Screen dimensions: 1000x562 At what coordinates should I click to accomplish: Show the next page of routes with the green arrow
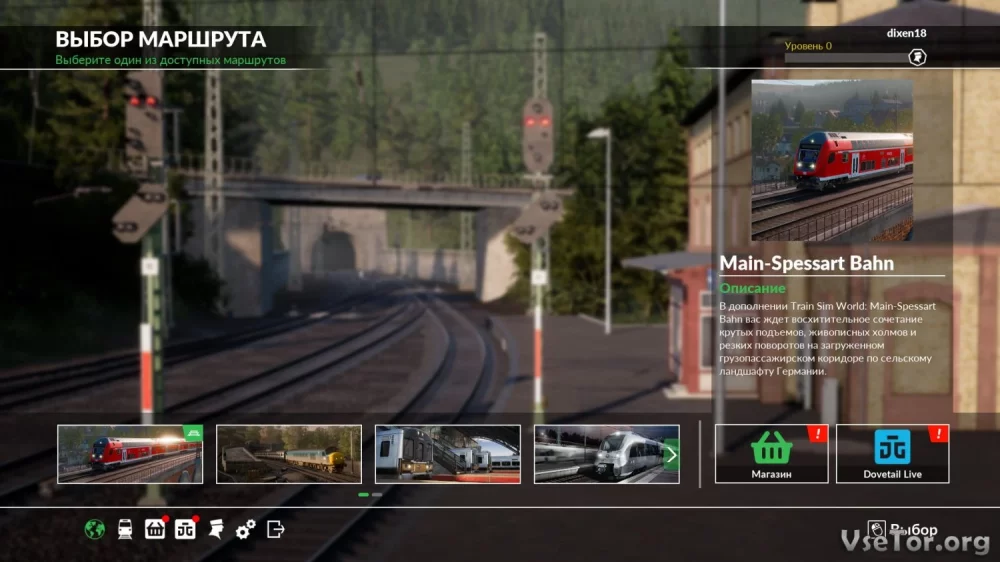tap(672, 455)
